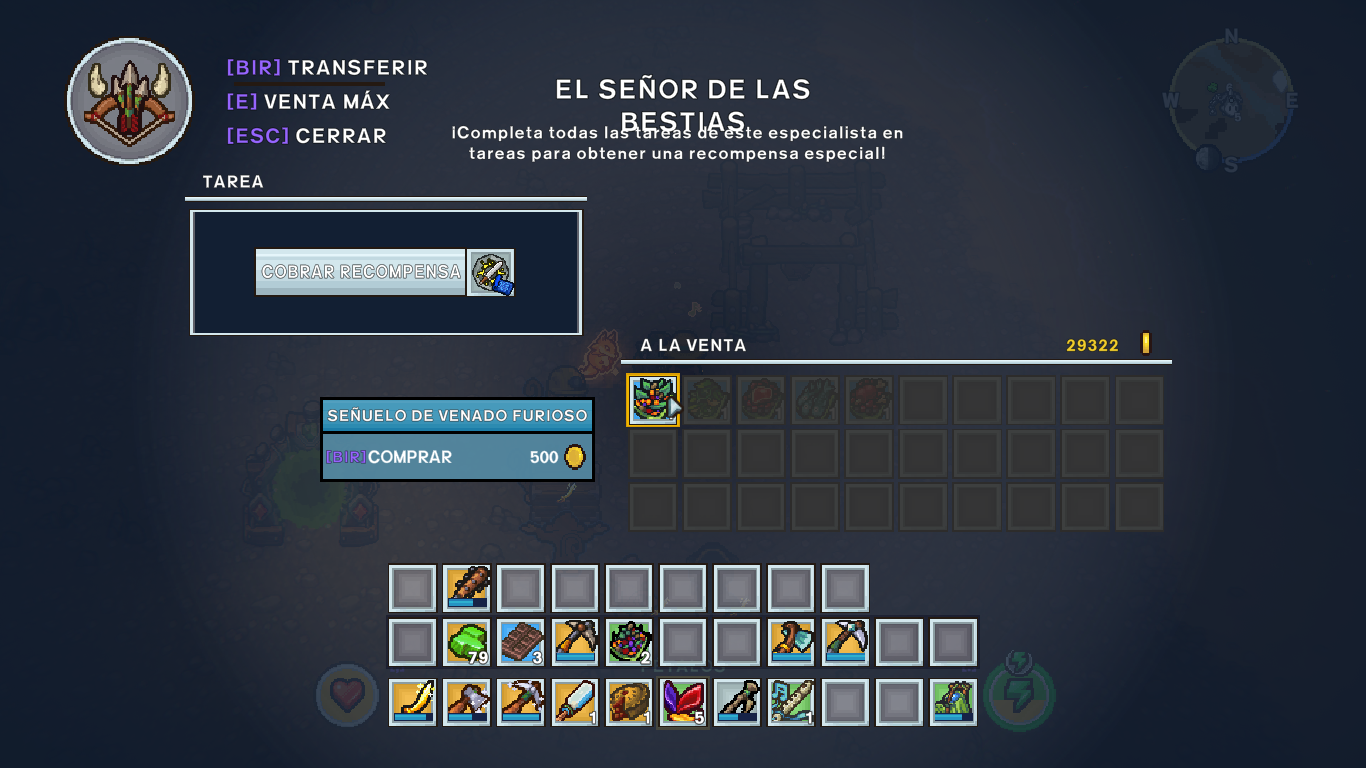1366x768 pixels.
Task: Select the pickaxe in the second inventory row
Action: coord(575,643)
